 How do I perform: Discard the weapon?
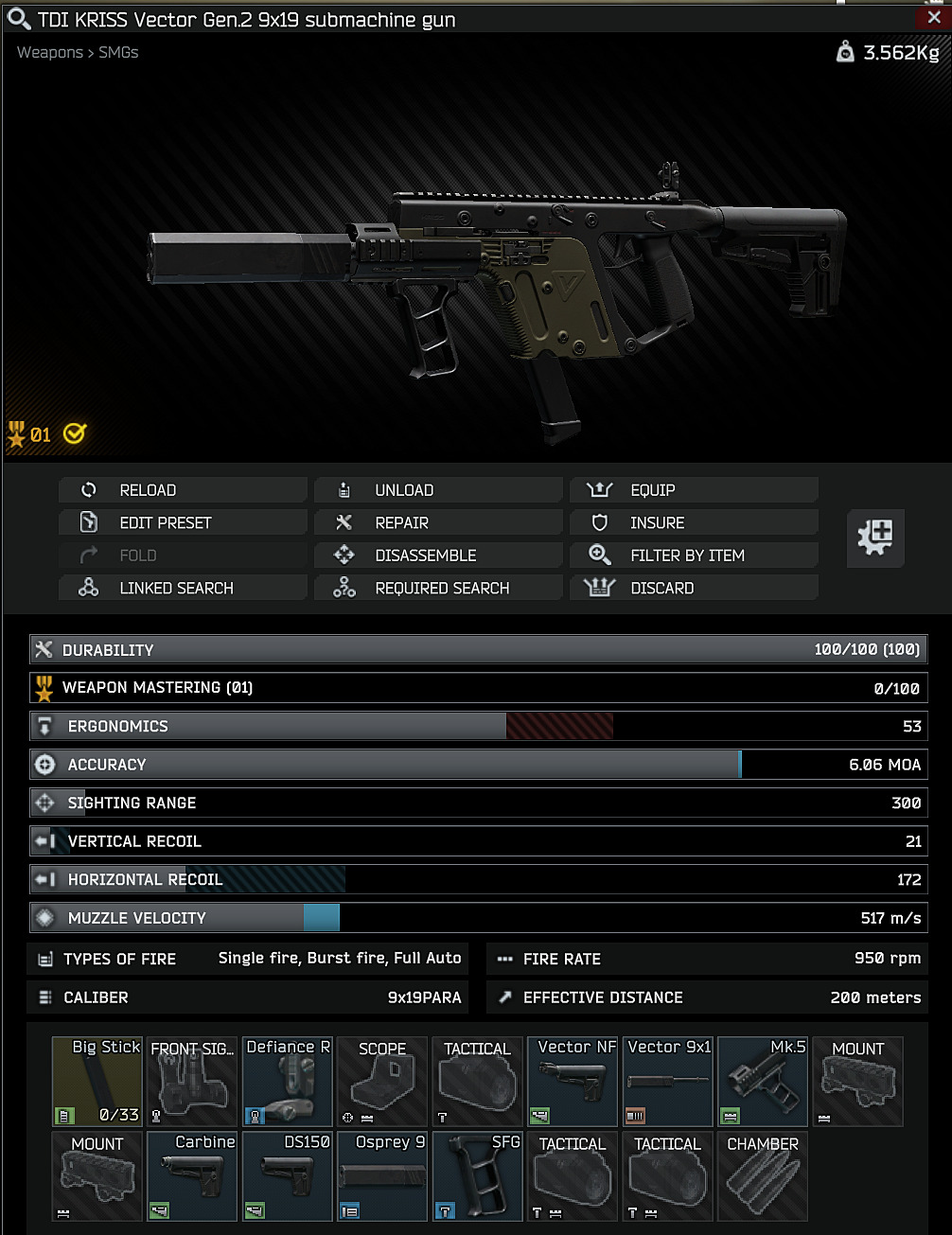pyautogui.click(x=694, y=588)
